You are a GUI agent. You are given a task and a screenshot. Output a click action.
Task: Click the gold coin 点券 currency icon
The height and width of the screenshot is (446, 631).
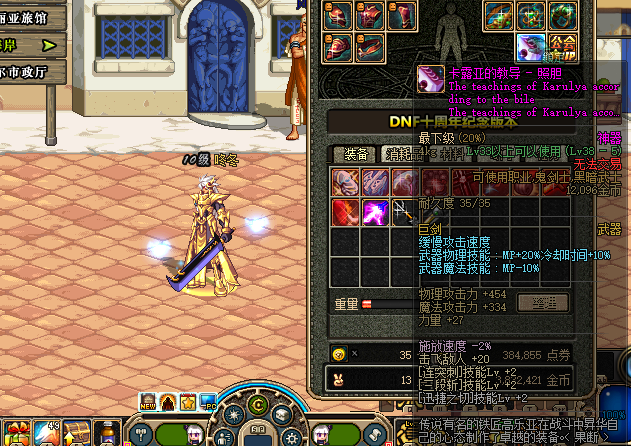(337, 354)
